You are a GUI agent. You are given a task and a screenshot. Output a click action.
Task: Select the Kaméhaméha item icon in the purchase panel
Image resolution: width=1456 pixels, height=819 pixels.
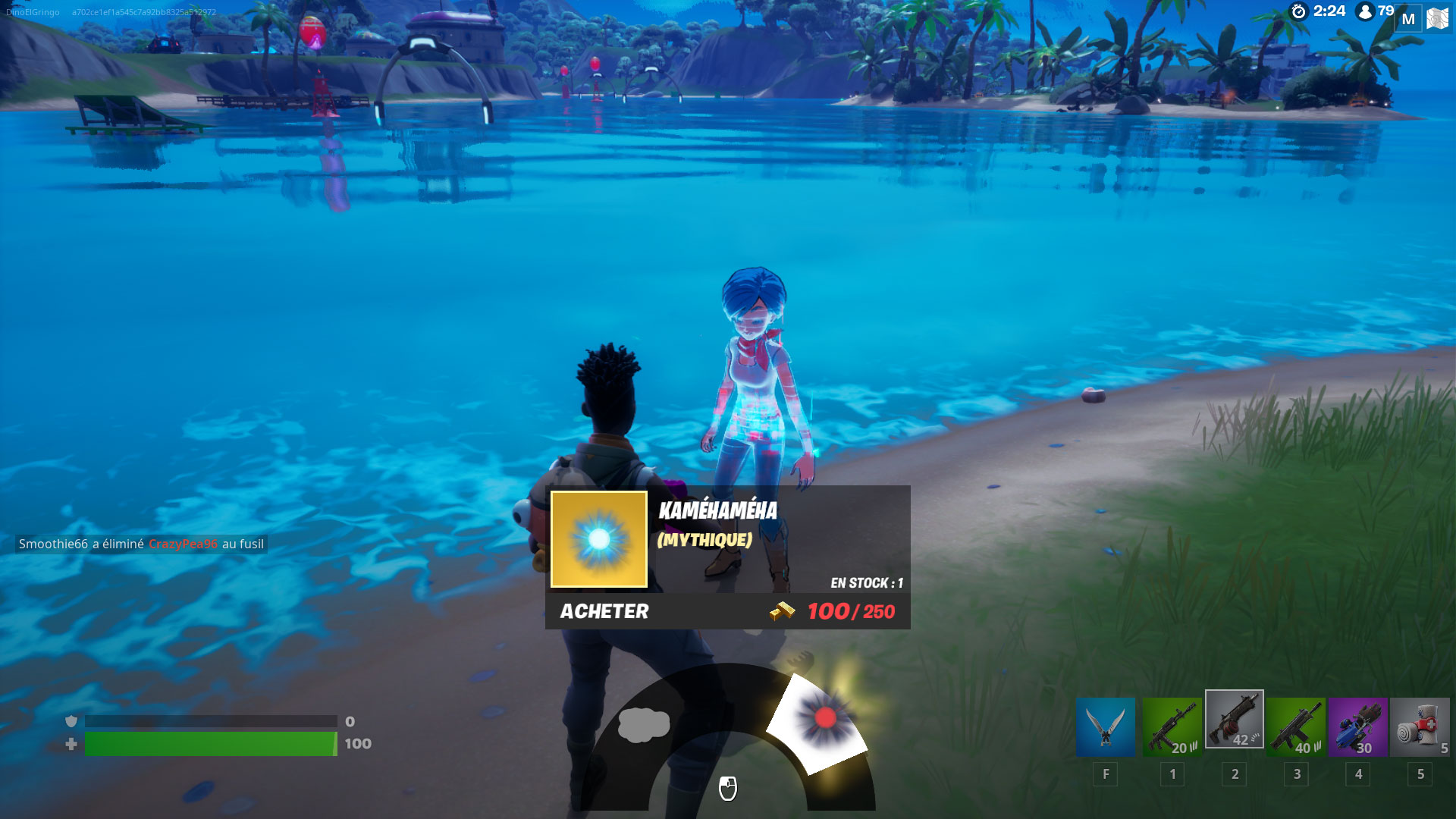point(599,540)
